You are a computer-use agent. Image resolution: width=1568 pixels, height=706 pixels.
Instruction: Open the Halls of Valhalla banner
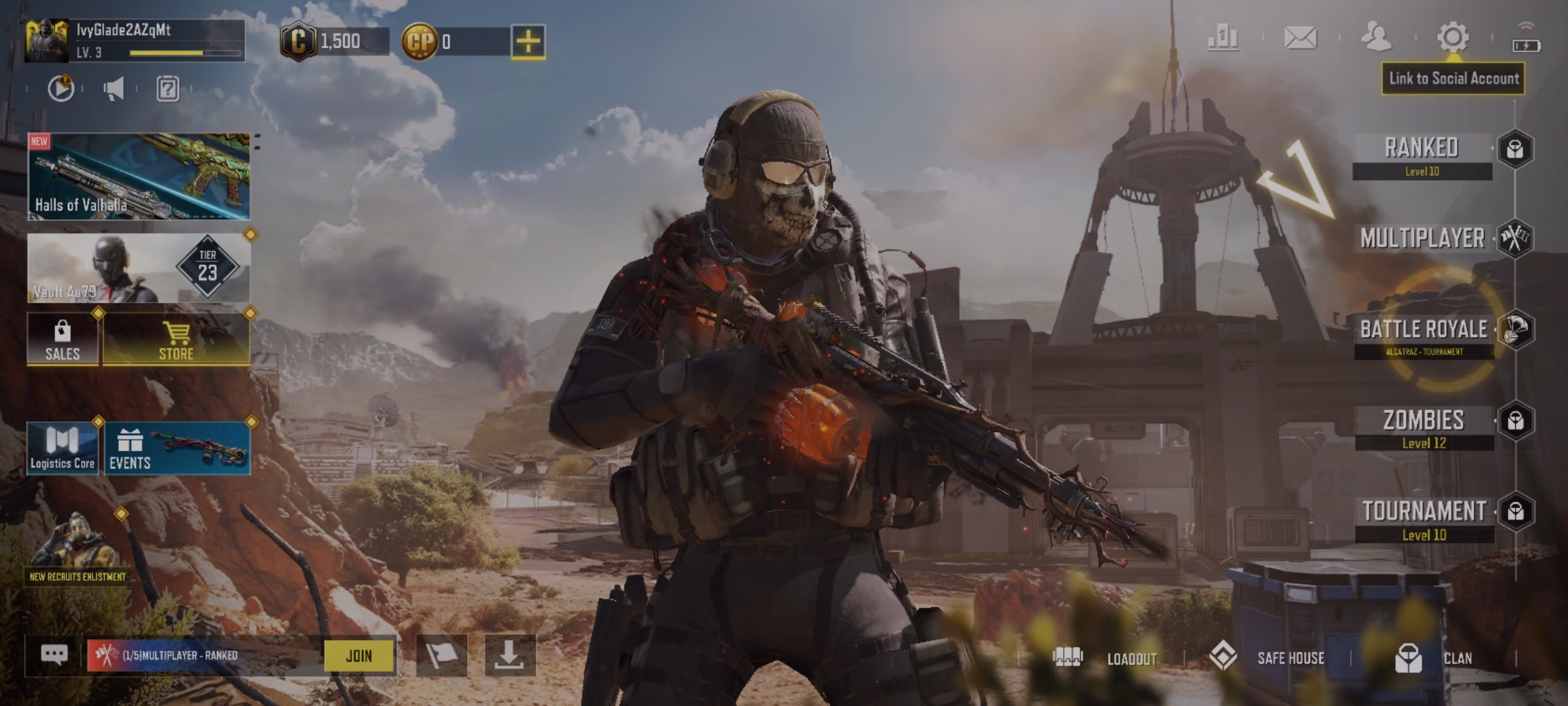click(139, 176)
